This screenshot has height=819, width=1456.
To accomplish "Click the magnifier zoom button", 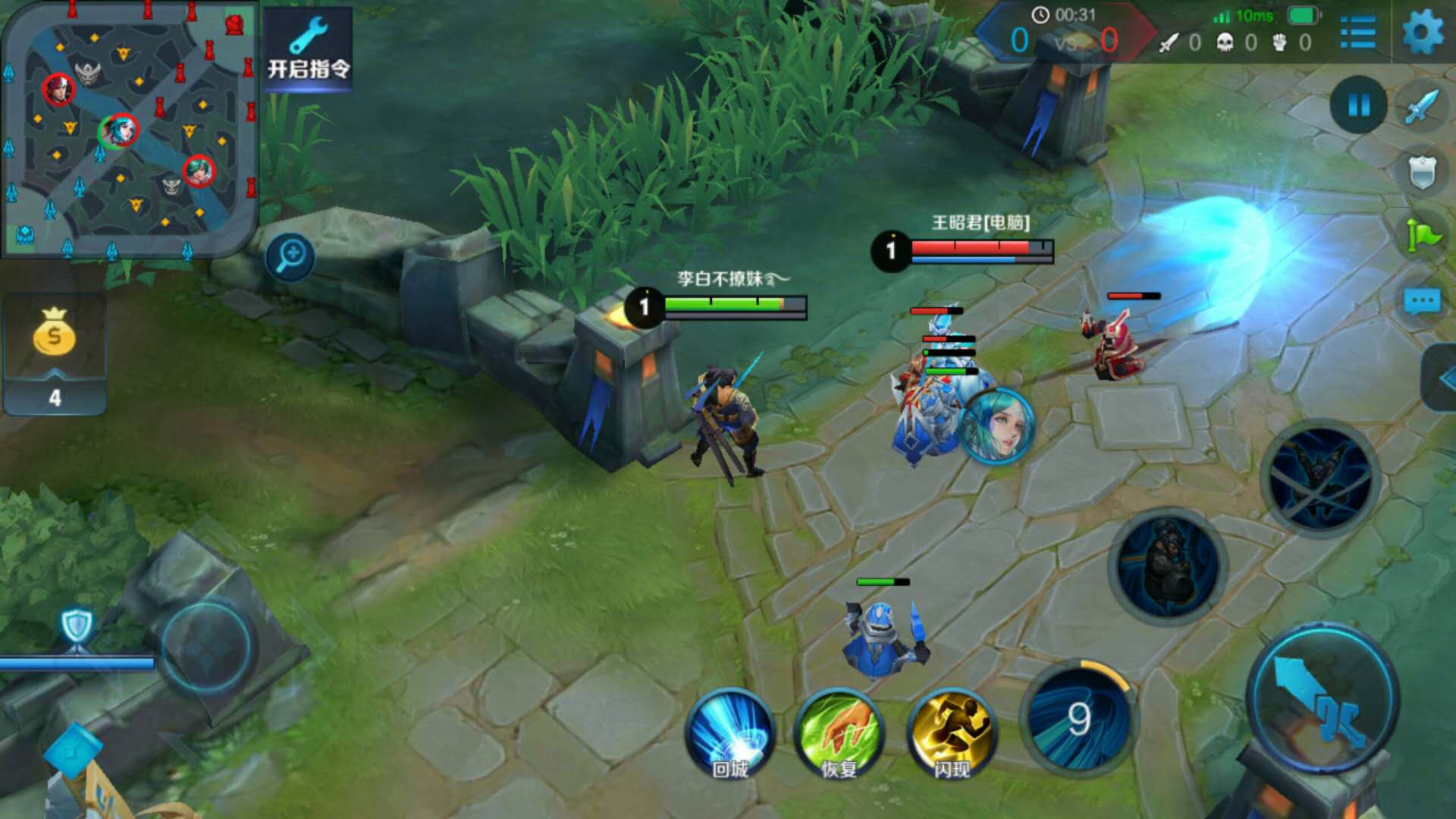I will [290, 256].
